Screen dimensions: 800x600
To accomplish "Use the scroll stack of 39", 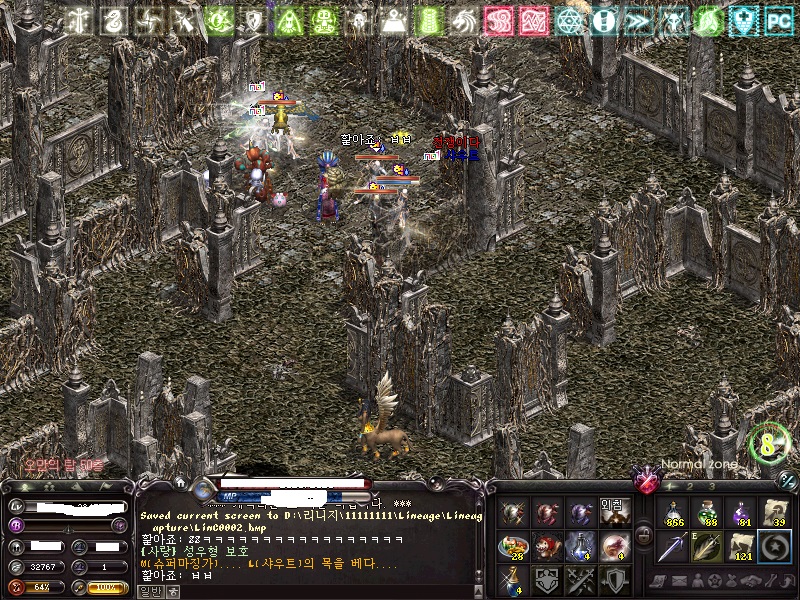I will (x=775, y=513).
